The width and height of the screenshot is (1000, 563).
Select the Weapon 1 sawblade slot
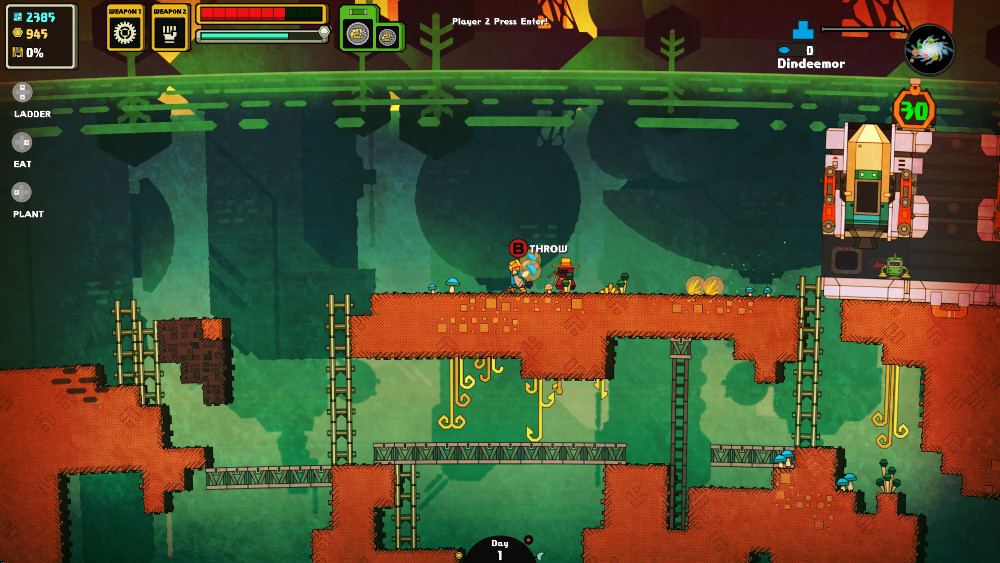coord(125,29)
